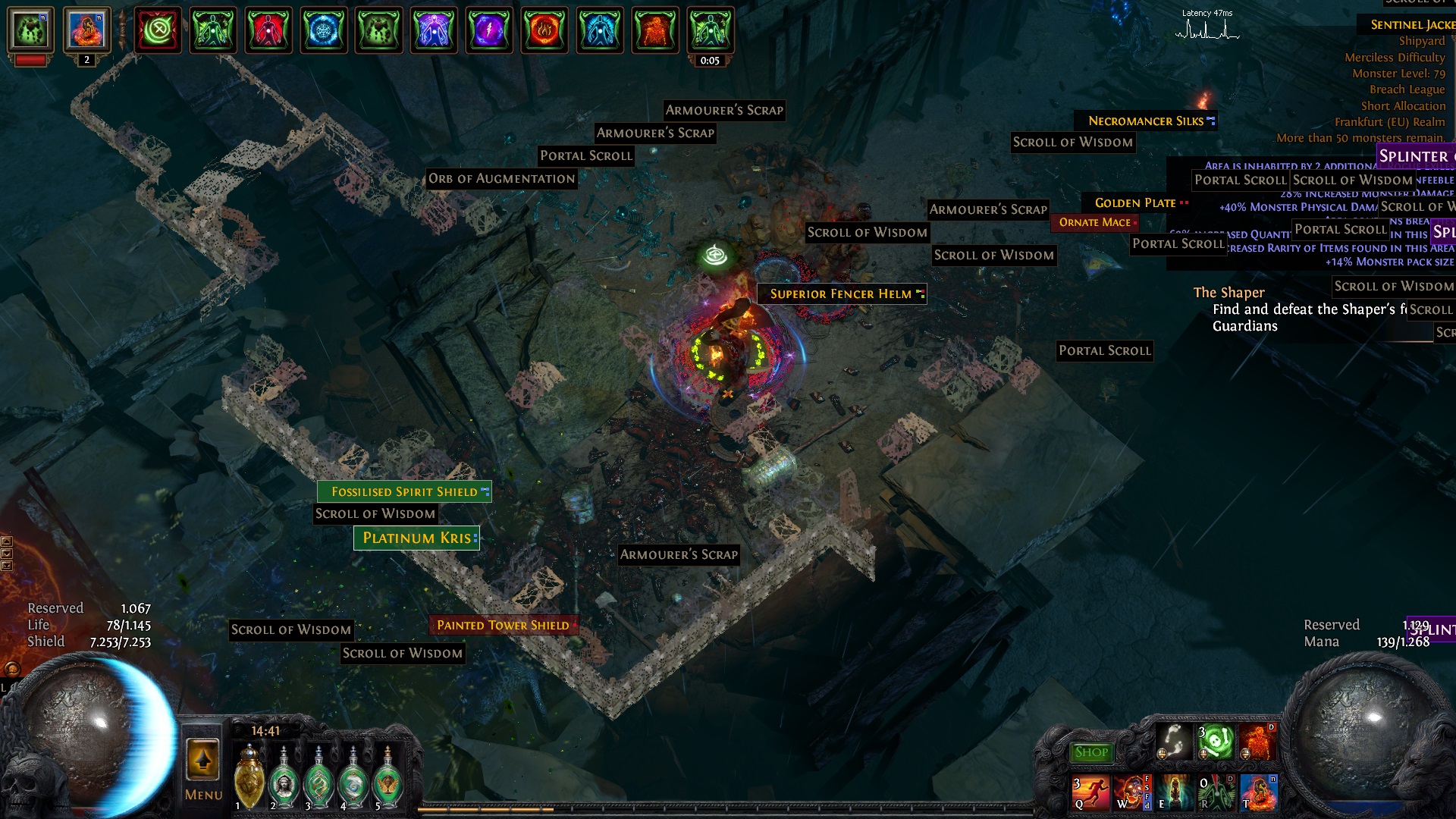
Task: Collect the Painted Tower Shield label
Action: [x=503, y=625]
